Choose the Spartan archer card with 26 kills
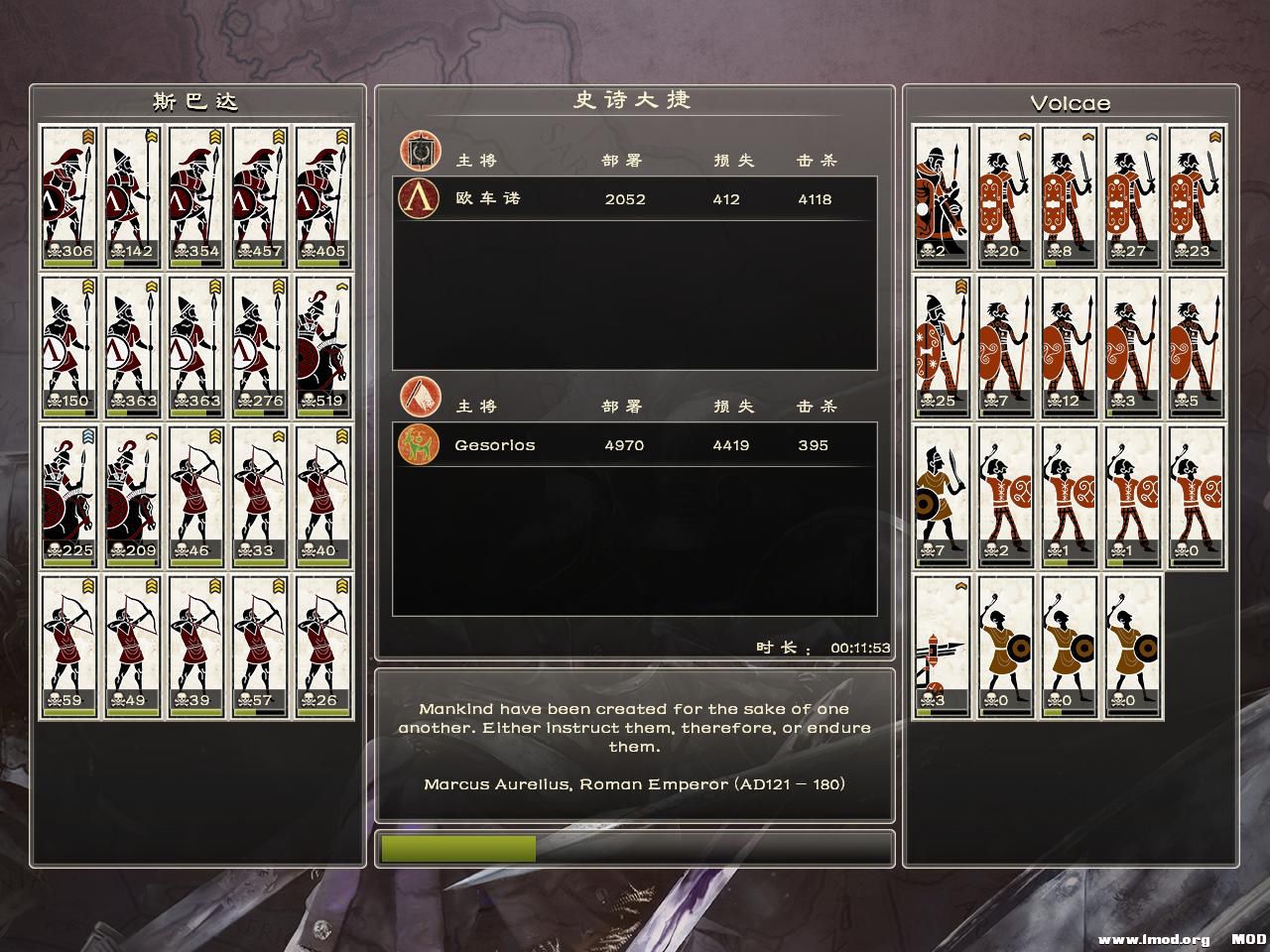Image resolution: width=1270 pixels, height=952 pixels. click(324, 646)
